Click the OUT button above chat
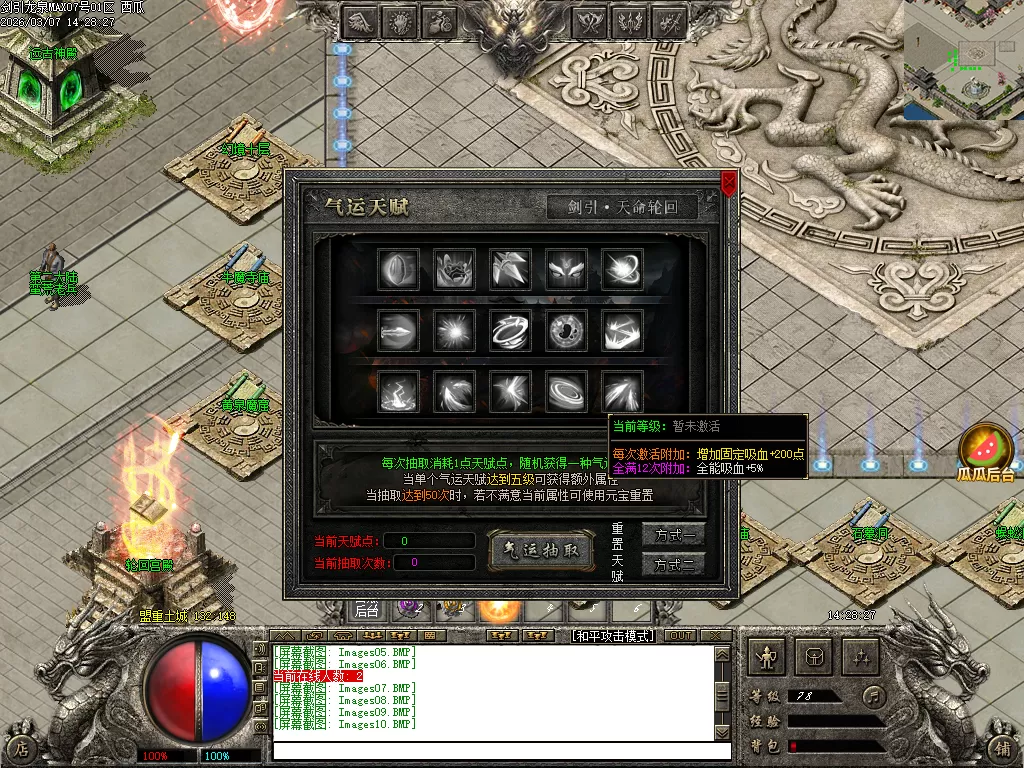The height and width of the screenshot is (768, 1024). pos(680,636)
